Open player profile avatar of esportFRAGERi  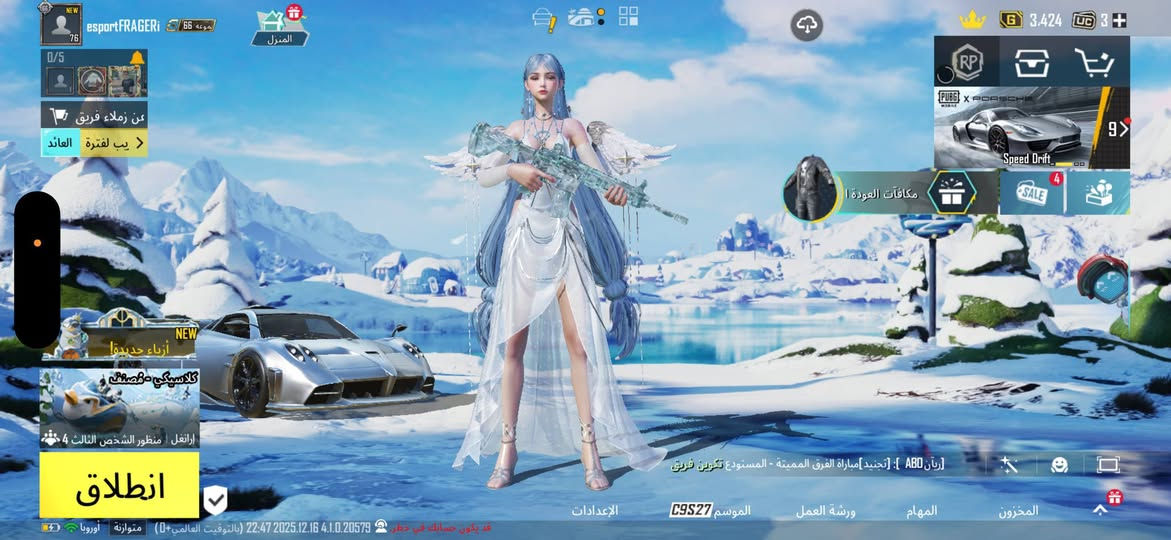coord(60,24)
